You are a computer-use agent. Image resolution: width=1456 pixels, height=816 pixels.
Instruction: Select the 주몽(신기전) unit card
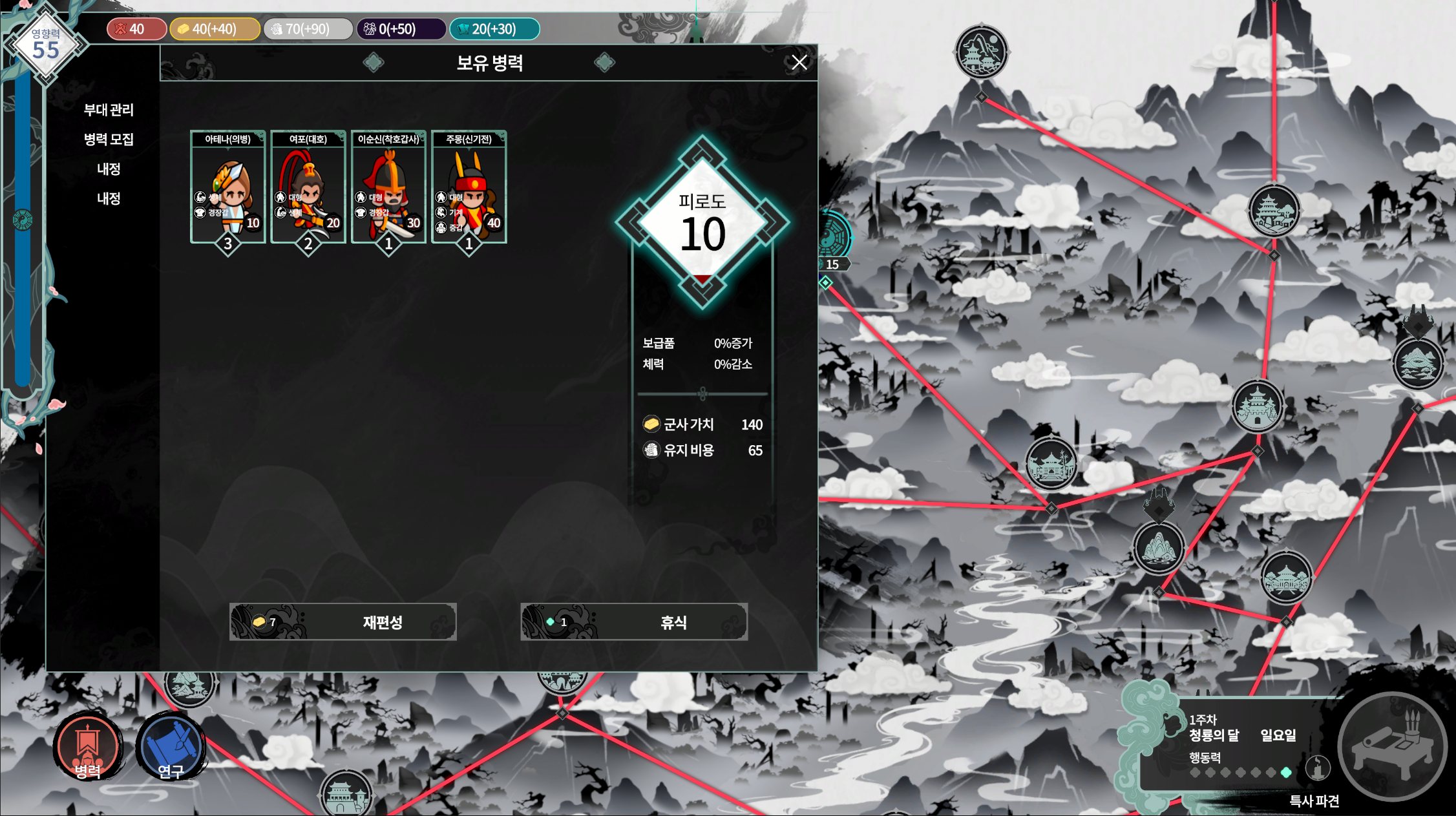469,187
